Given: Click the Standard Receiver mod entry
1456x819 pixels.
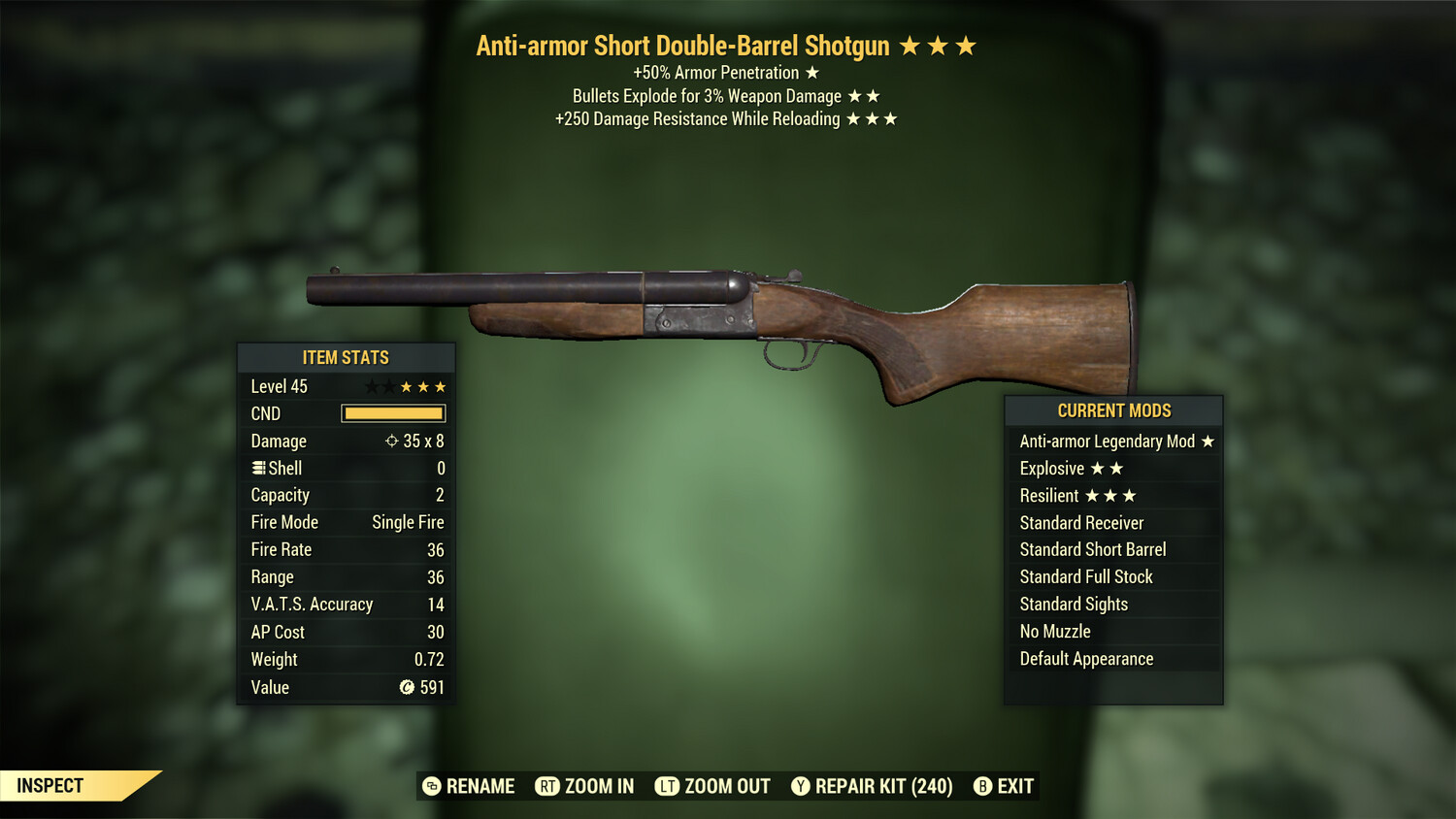Looking at the screenshot, I should point(1082,522).
